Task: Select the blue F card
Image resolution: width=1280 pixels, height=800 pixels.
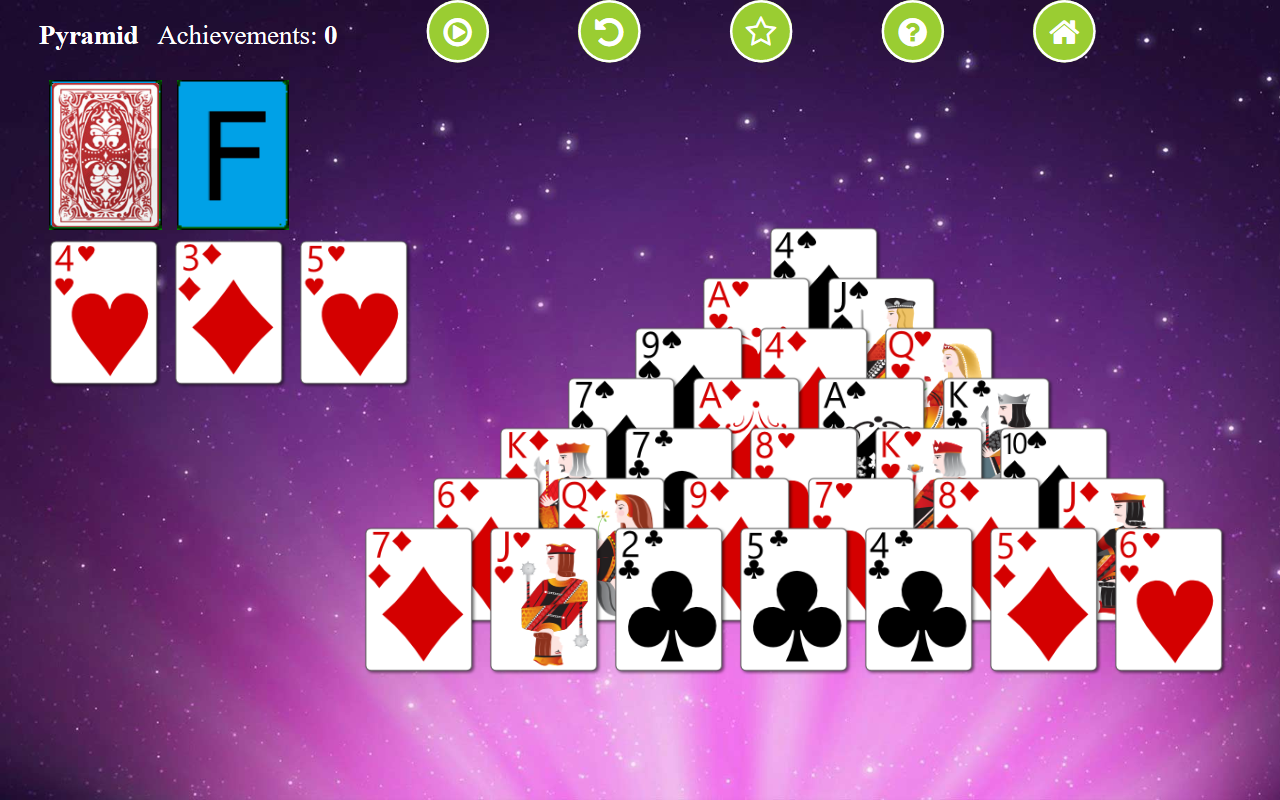Action: (232, 155)
